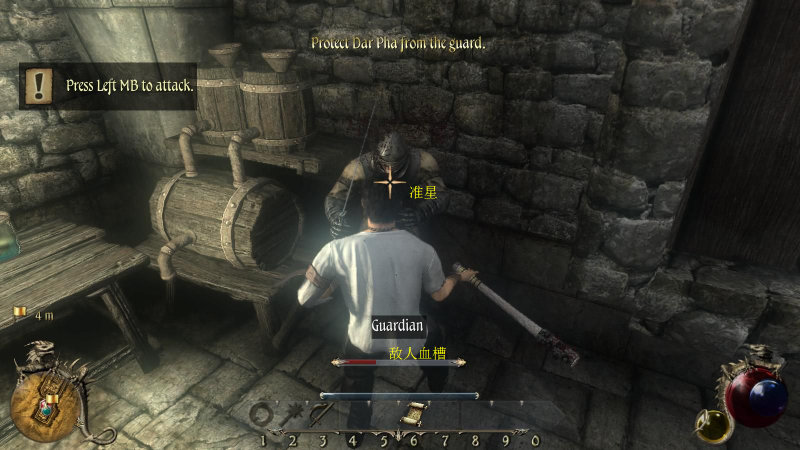Select the bow icon in hotbar slot 3
This screenshot has width=800, height=450.
click(x=320, y=414)
